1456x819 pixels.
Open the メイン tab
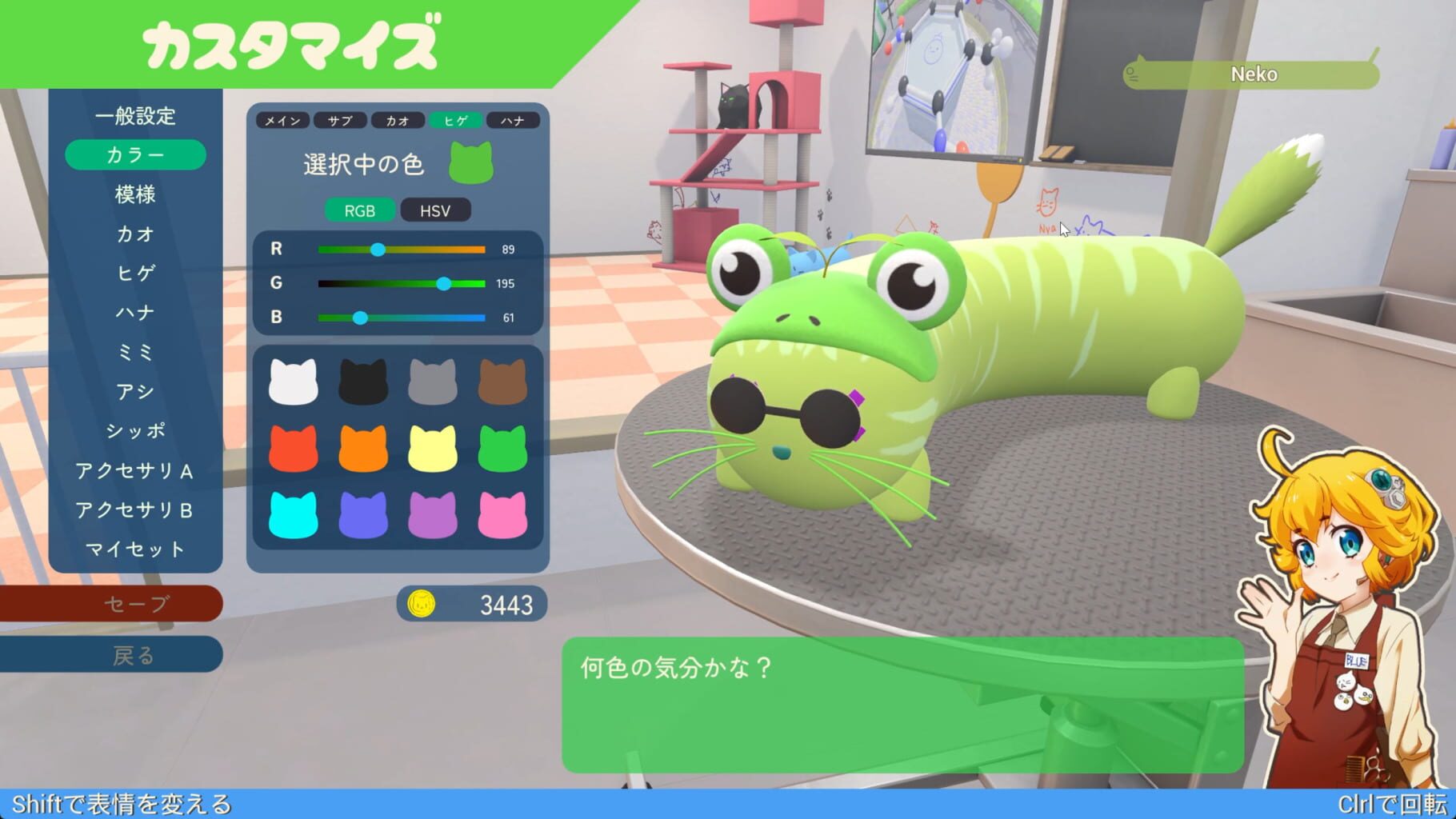coord(284,120)
